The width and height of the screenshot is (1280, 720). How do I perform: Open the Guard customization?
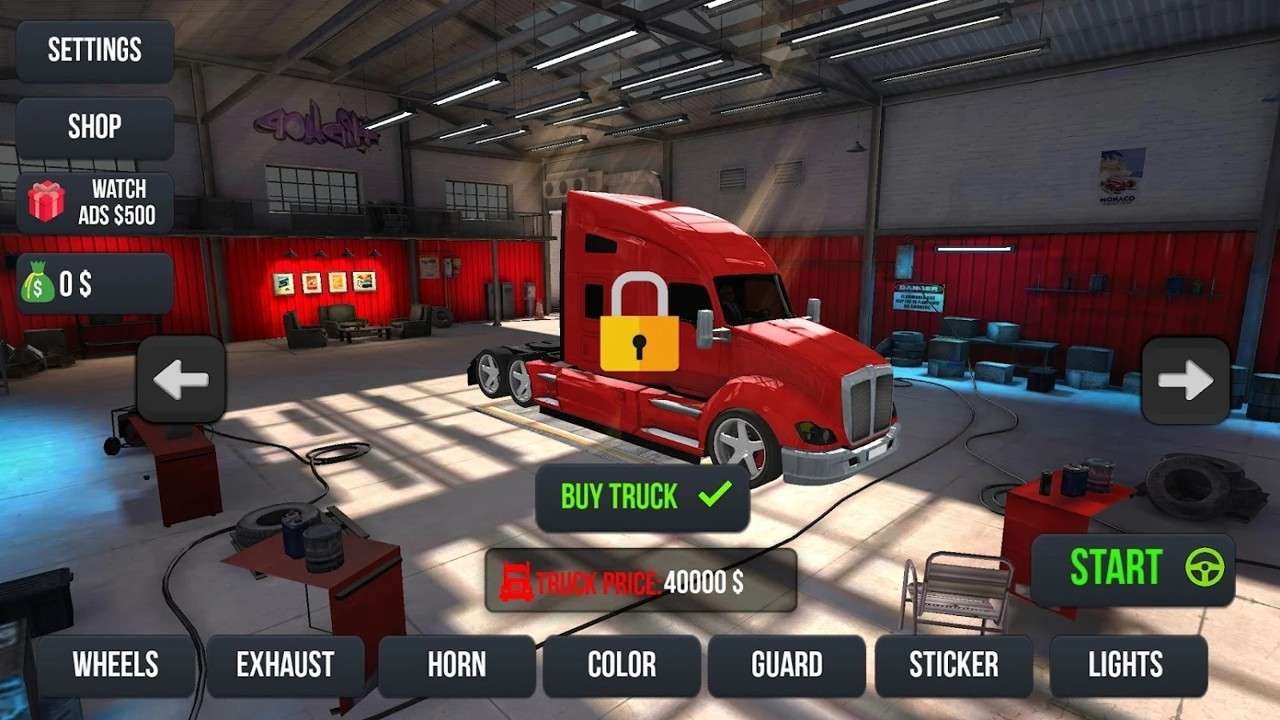click(x=787, y=665)
